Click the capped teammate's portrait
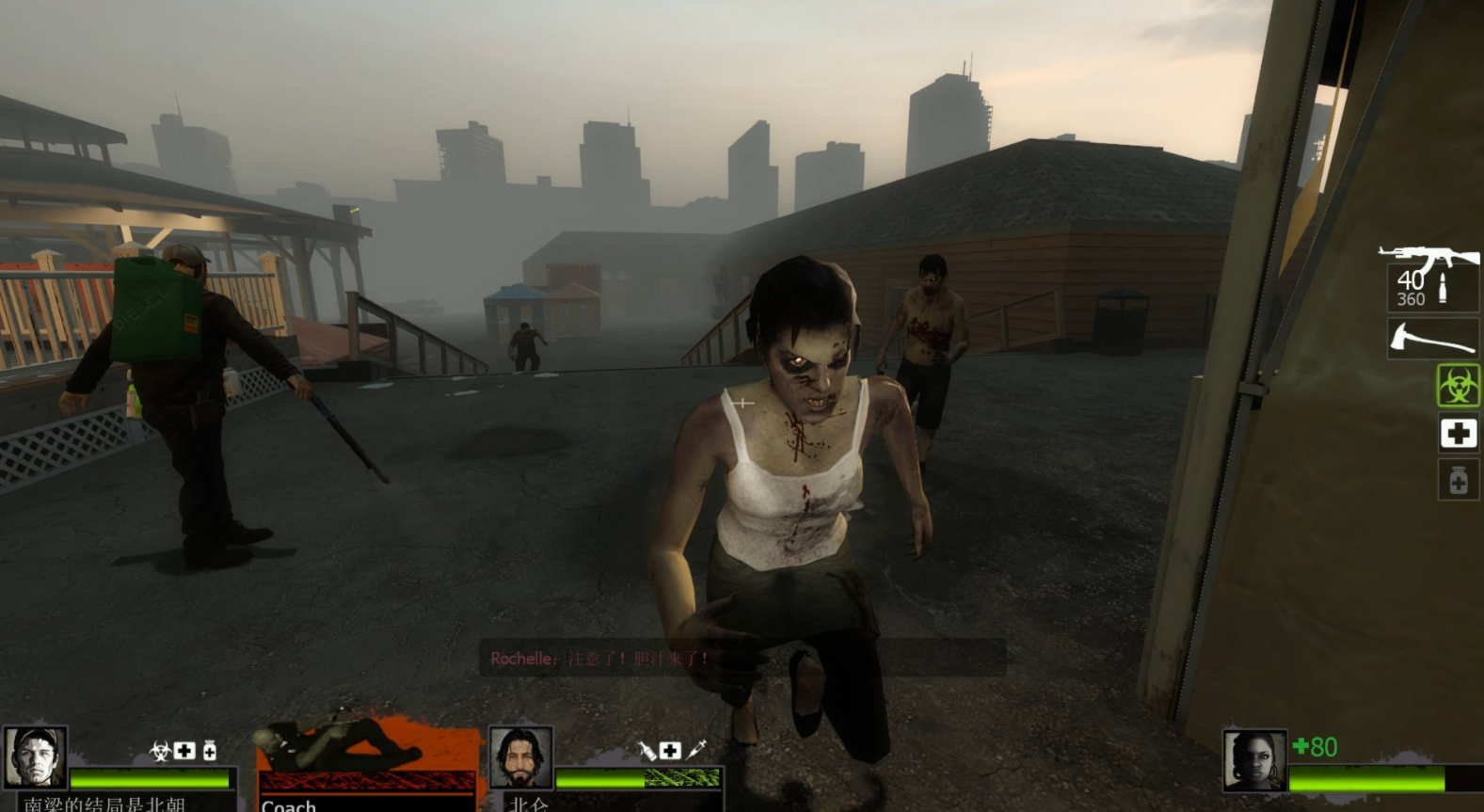Viewport: 1484px width, 812px height. coord(35,756)
